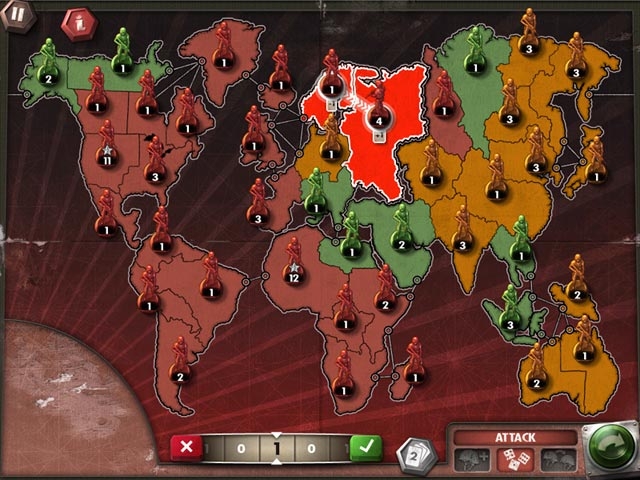Open the cards hexagon showing 2
Viewport: 640px width, 480px height.
pyautogui.click(x=415, y=454)
